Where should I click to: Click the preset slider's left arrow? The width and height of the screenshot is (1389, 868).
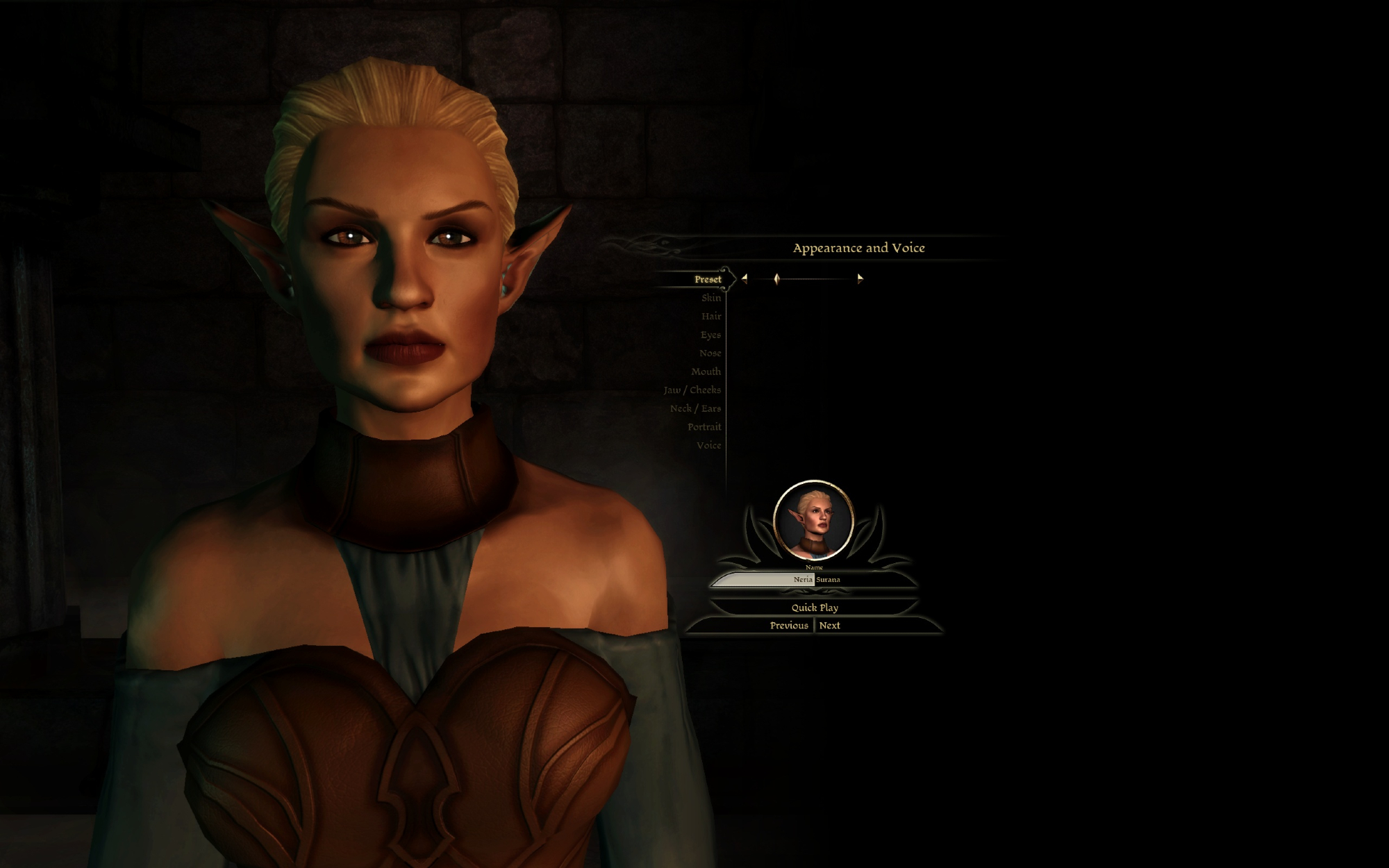pyautogui.click(x=745, y=278)
